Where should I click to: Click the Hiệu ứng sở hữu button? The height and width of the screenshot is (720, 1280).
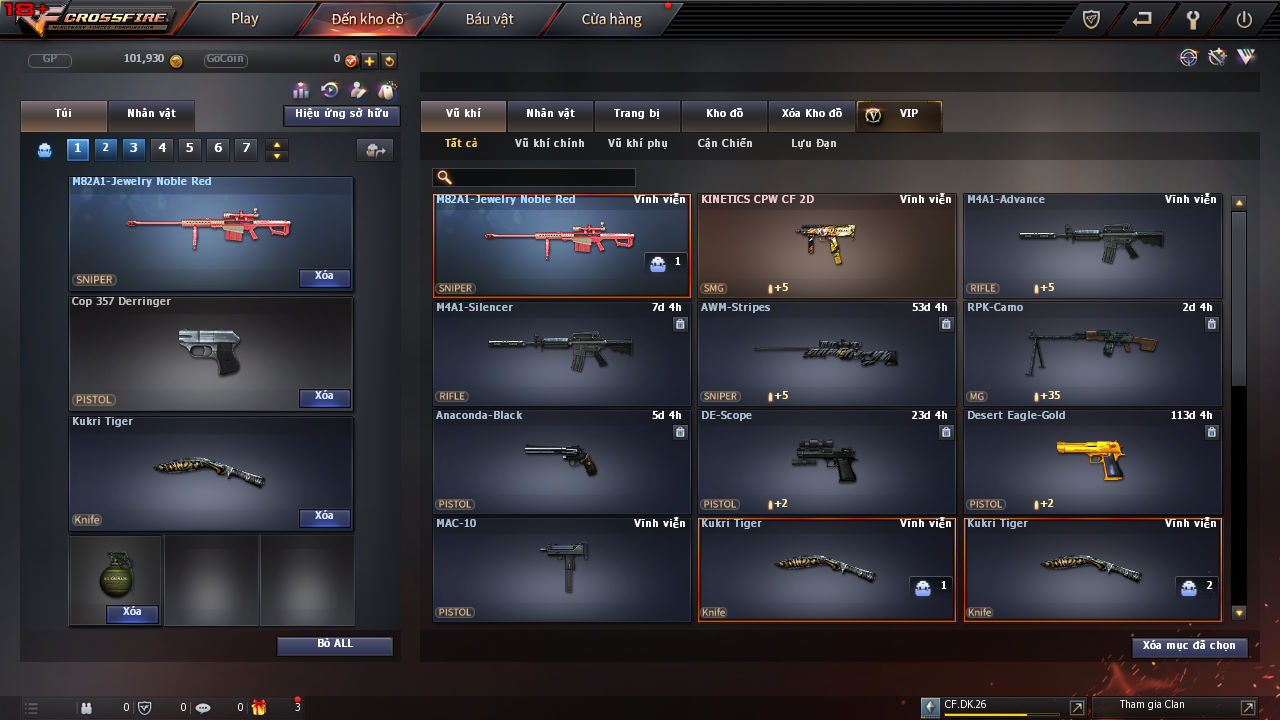(341, 115)
